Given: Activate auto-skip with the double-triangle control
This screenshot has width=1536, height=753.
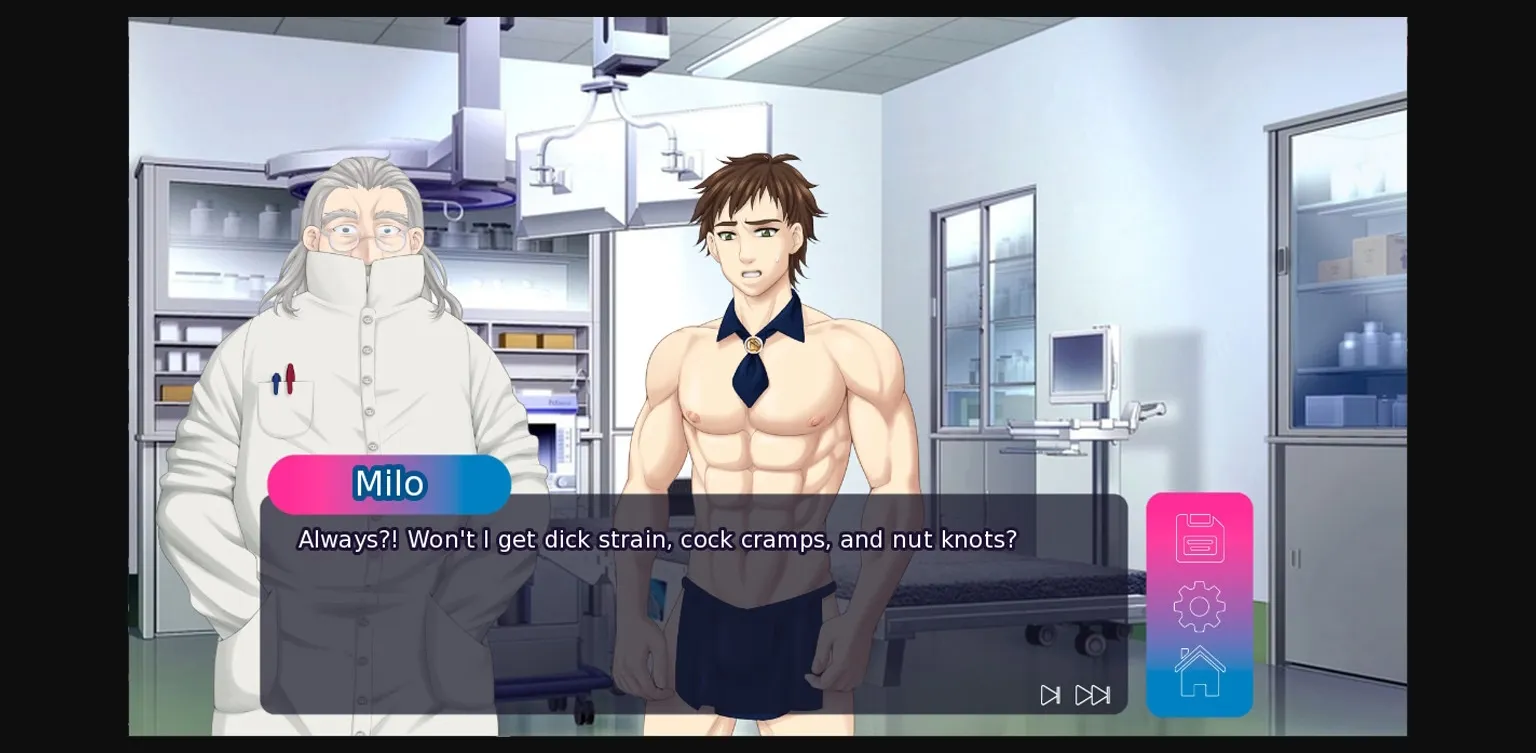Looking at the screenshot, I should pyautogui.click(x=1092, y=695).
